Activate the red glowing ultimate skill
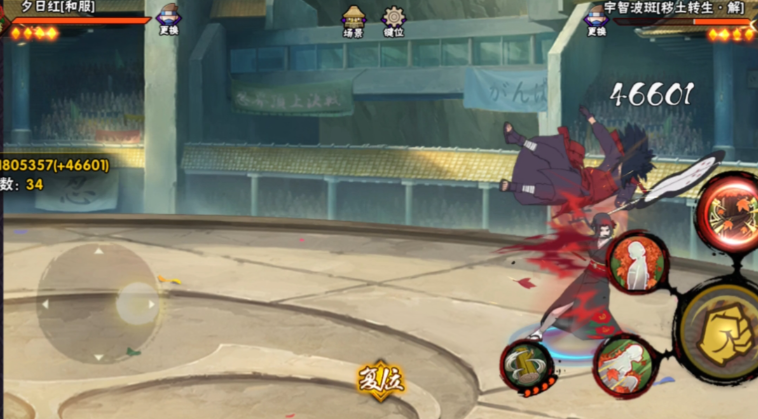Viewport: 758px width, 419px height. click(727, 211)
